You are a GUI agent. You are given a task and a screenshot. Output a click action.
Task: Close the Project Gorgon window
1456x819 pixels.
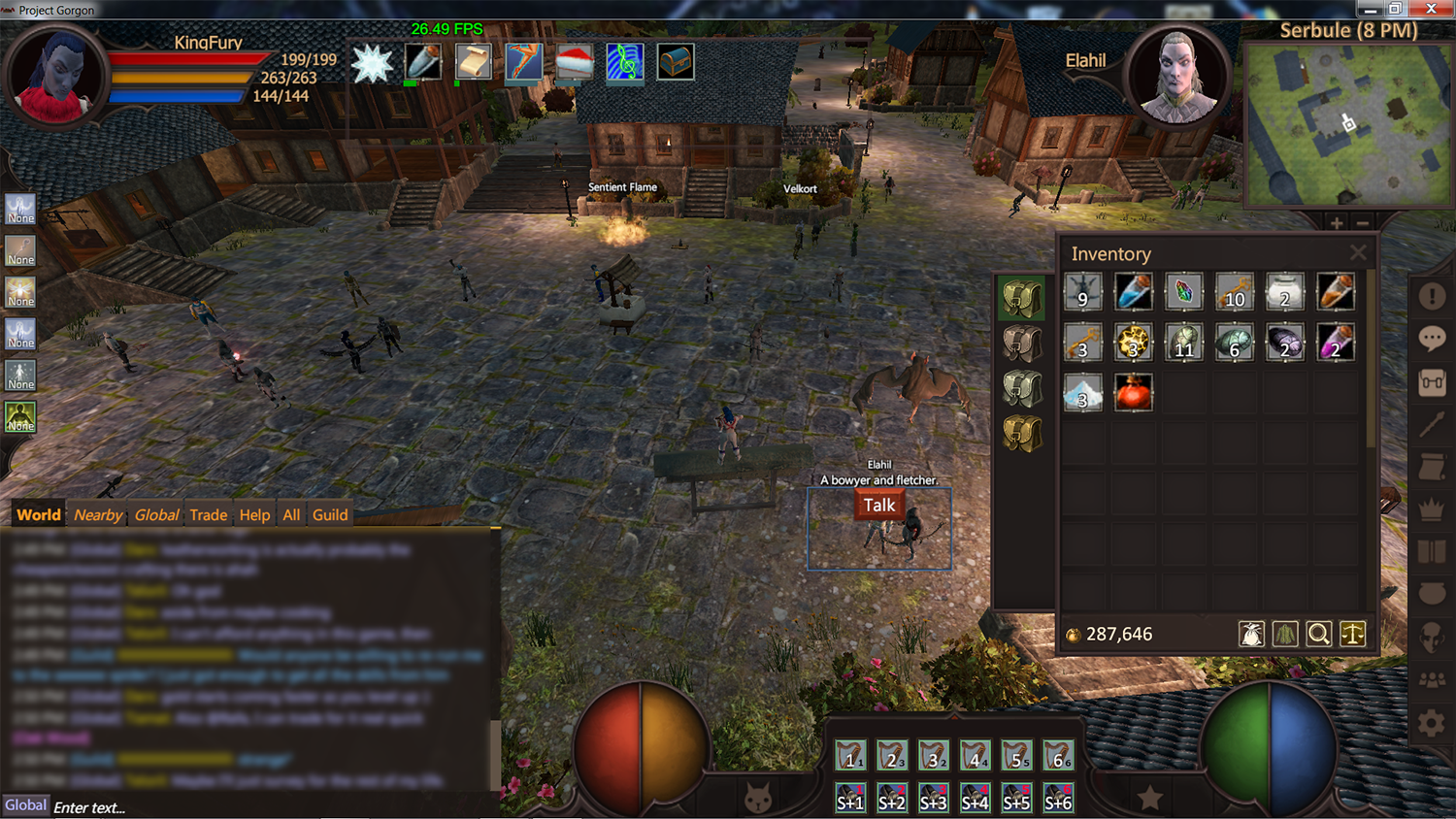(x=1431, y=9)
